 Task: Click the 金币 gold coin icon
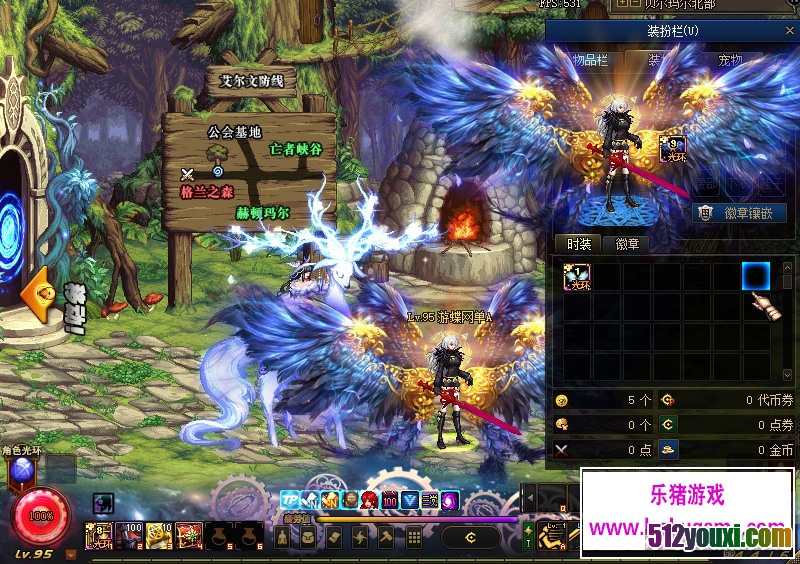[669, 450]
